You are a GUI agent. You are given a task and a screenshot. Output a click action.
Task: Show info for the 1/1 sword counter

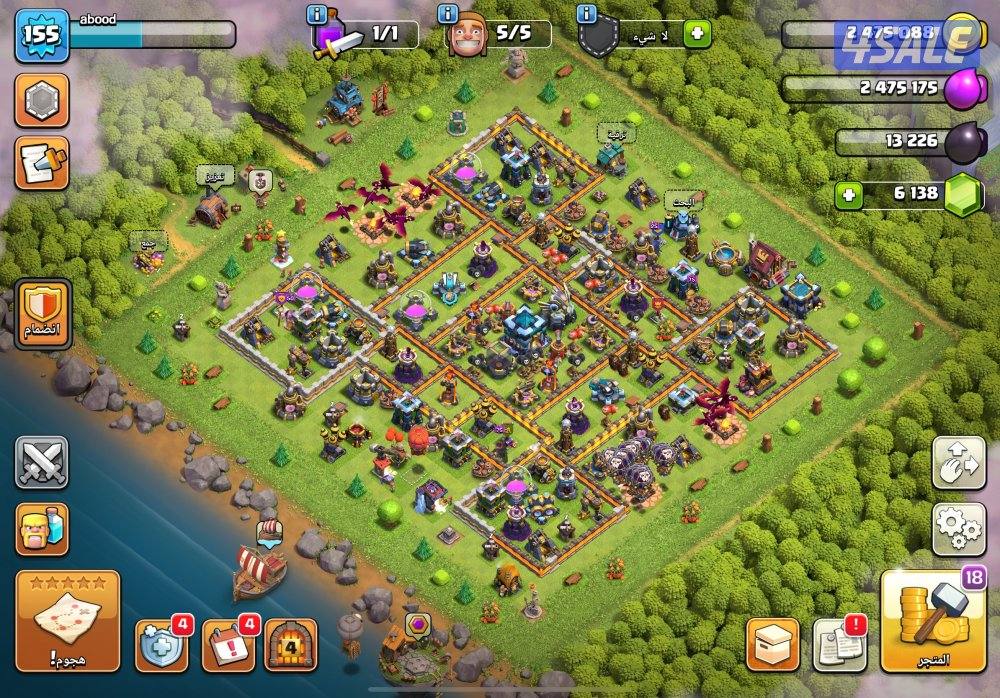point(318,15)
